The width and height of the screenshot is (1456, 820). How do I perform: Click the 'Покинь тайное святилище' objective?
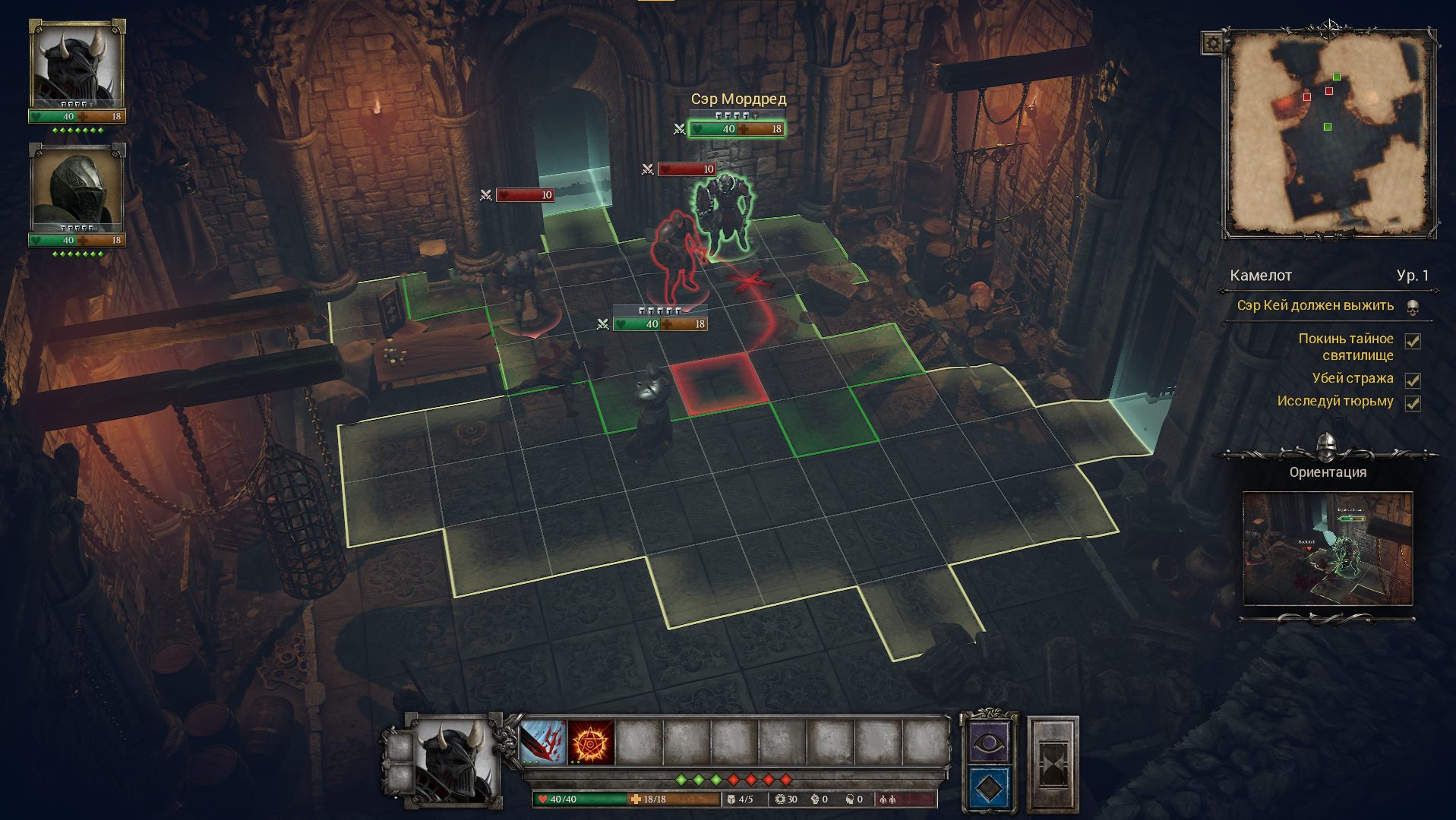tap(1345, 346)
